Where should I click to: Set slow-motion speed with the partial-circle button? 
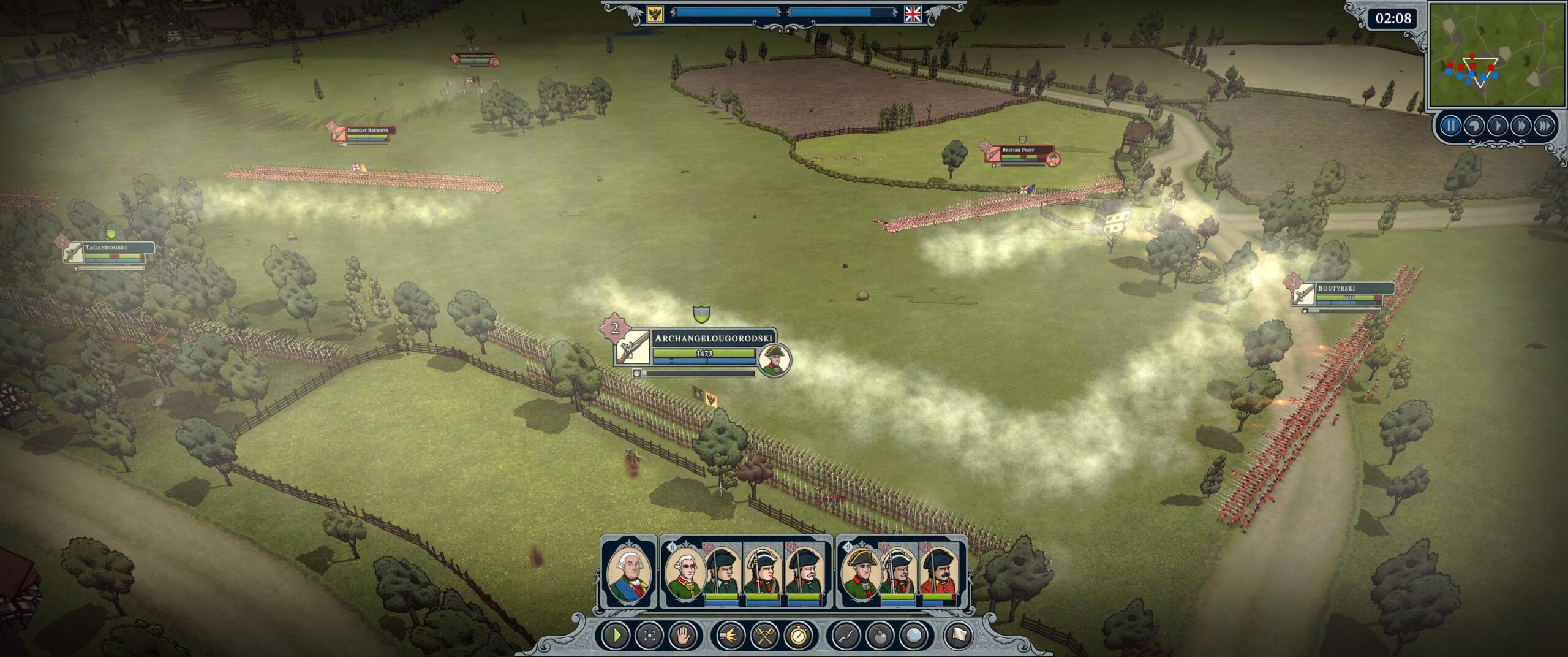(1474, 126)
